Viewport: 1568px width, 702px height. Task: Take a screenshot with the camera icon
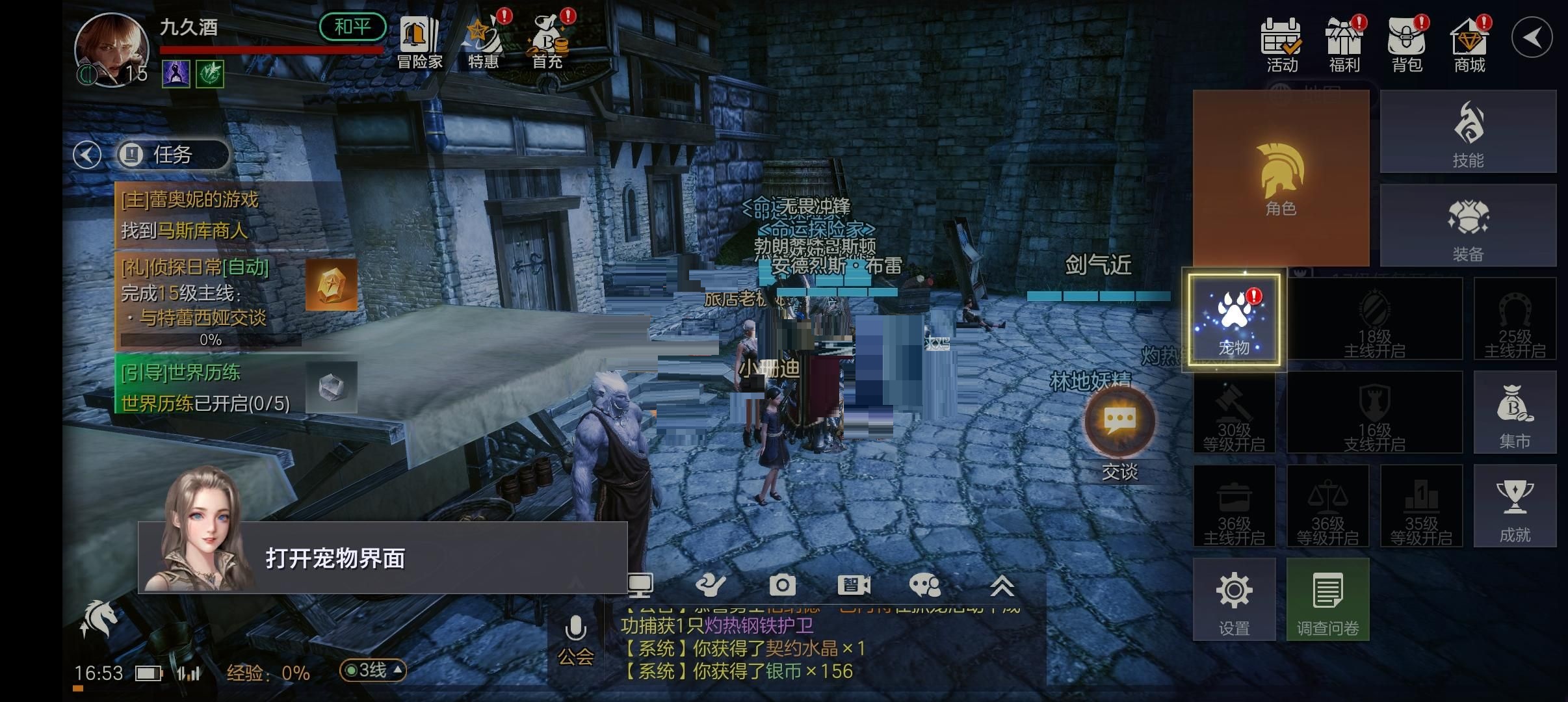click(x=783, y=585)
